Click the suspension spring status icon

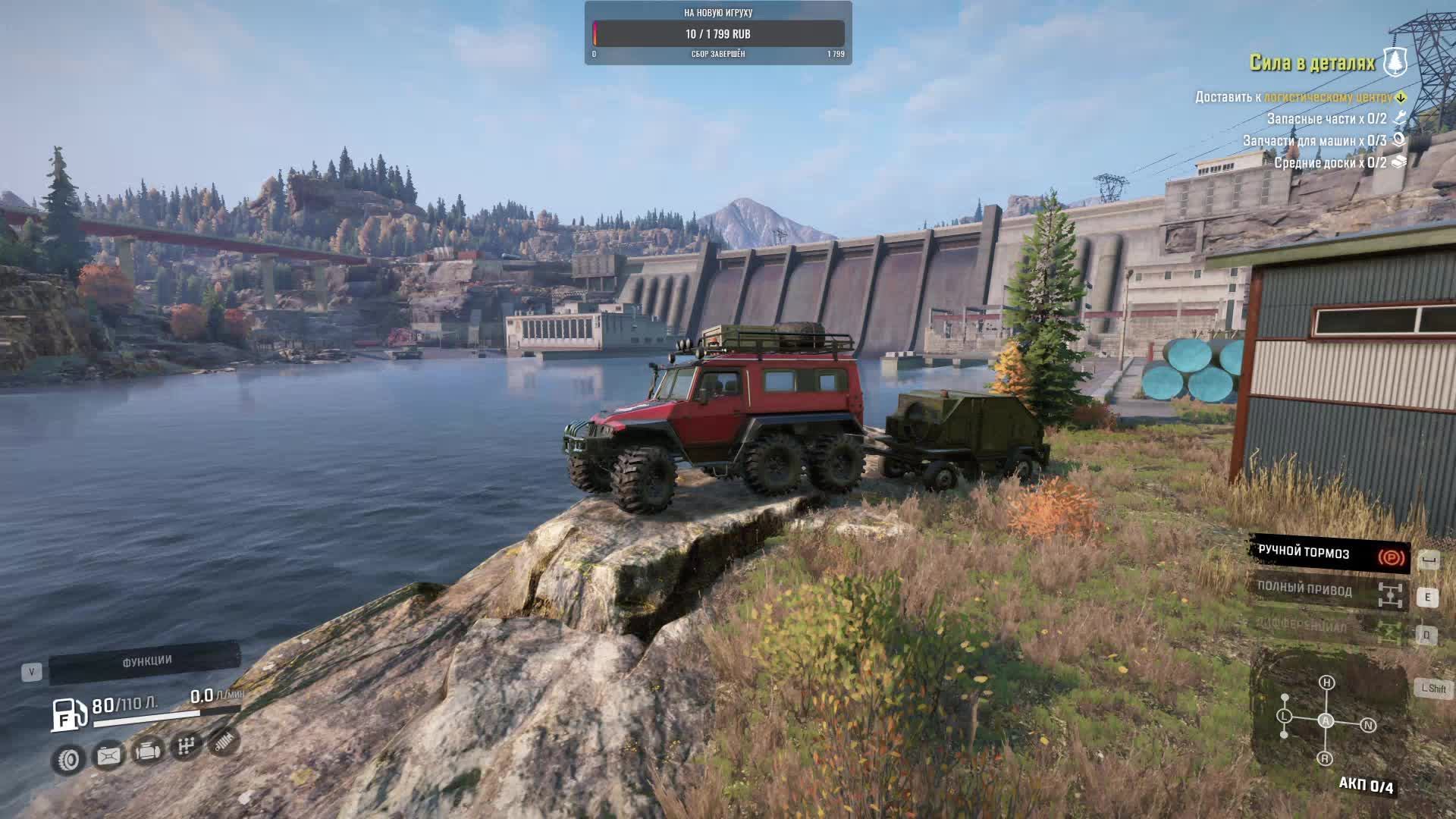(223, 742)
